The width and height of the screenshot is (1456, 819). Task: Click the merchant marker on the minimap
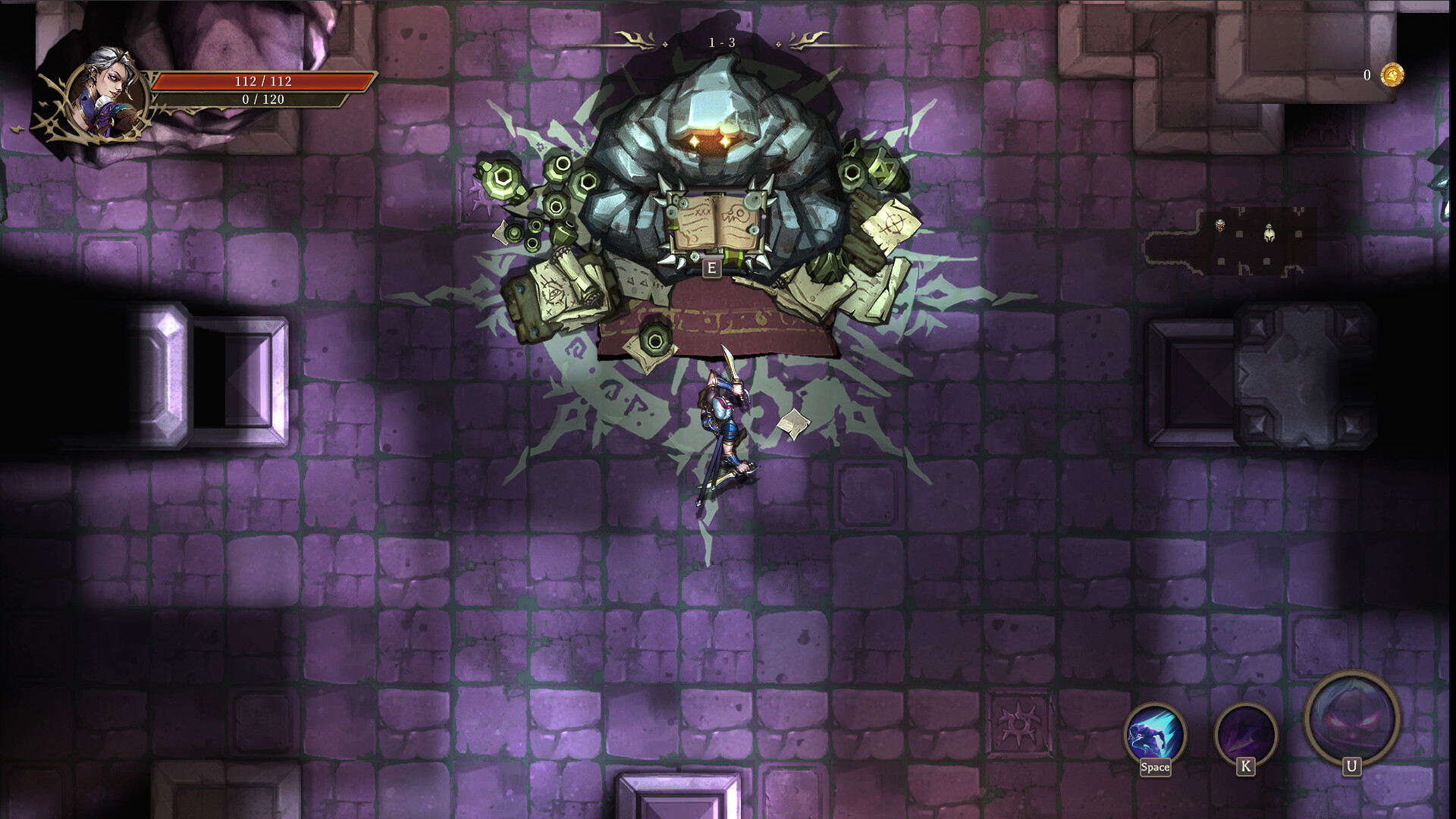1219,225
